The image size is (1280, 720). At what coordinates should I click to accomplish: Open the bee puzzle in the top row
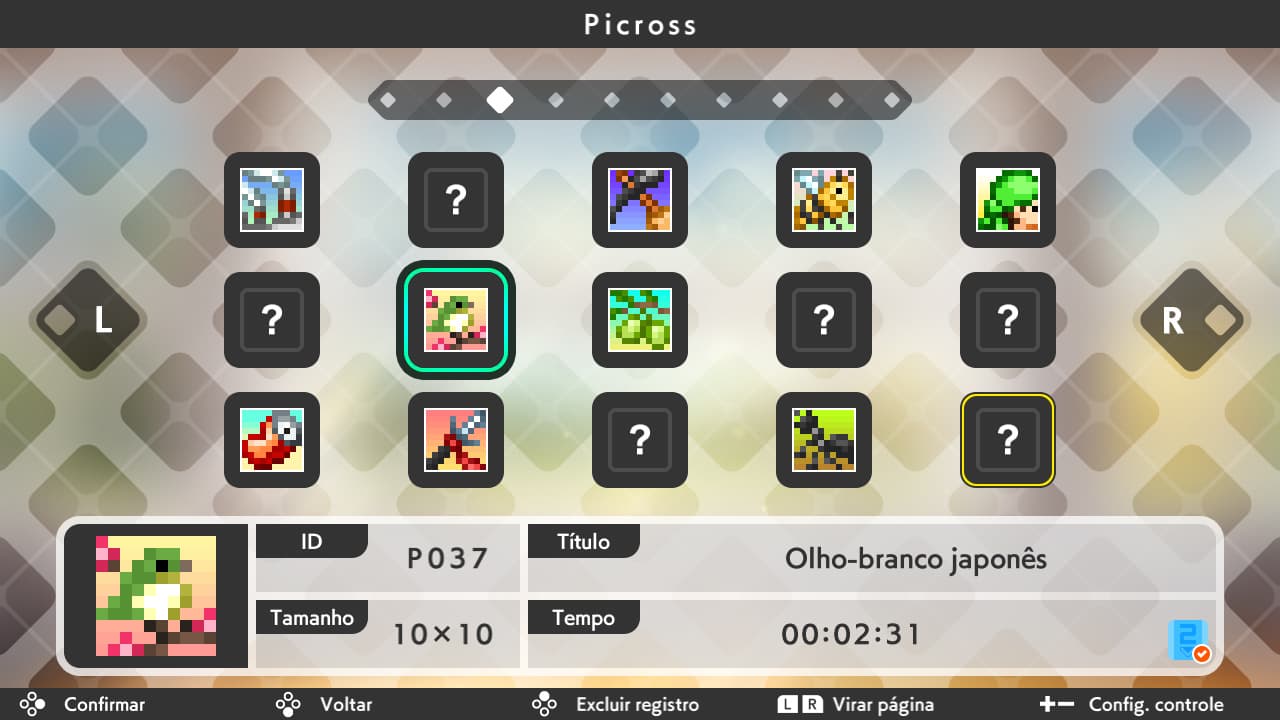click(824, 200)
